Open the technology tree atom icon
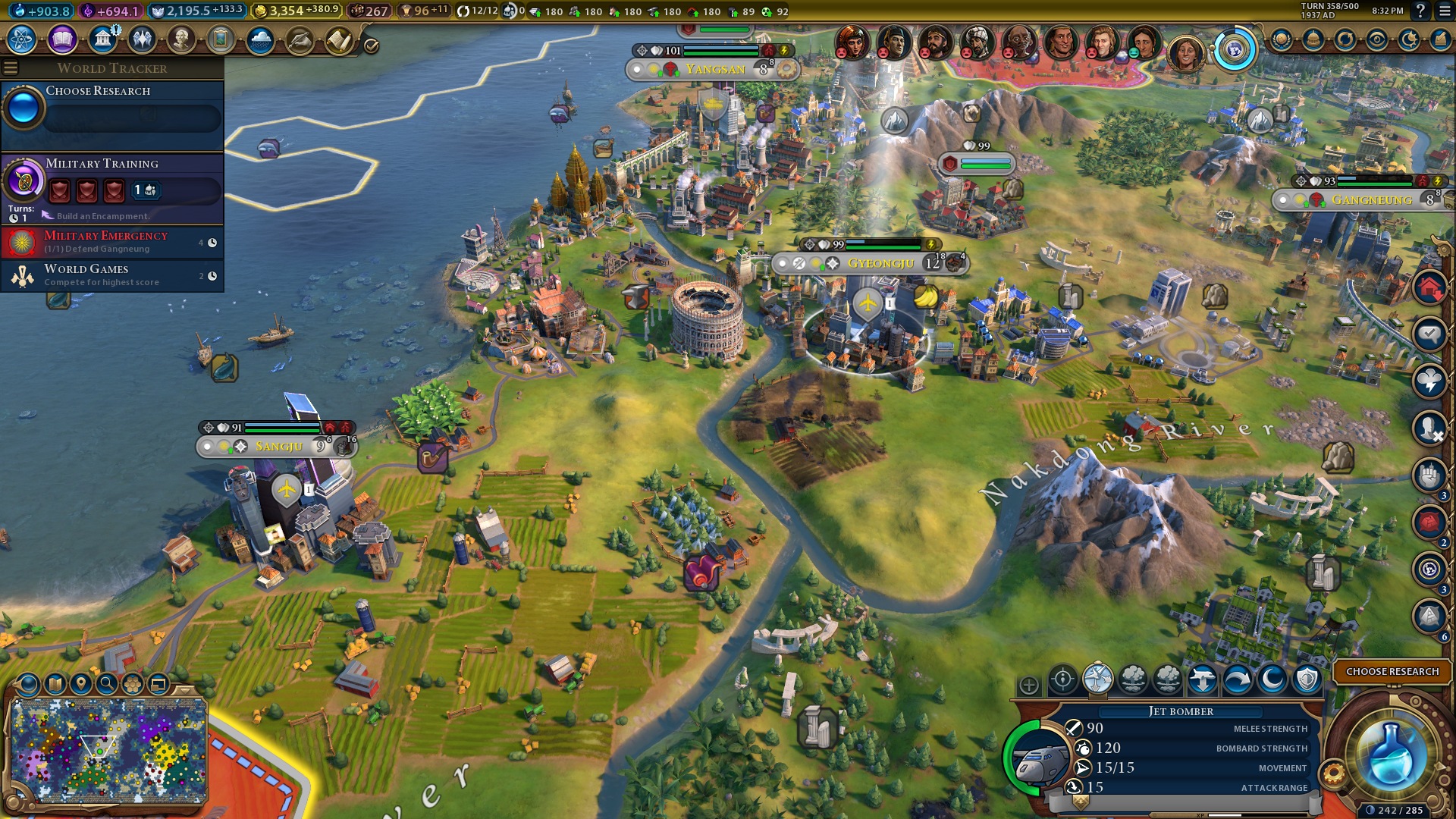Screen dimensions: 1456x819 [22, 39]
